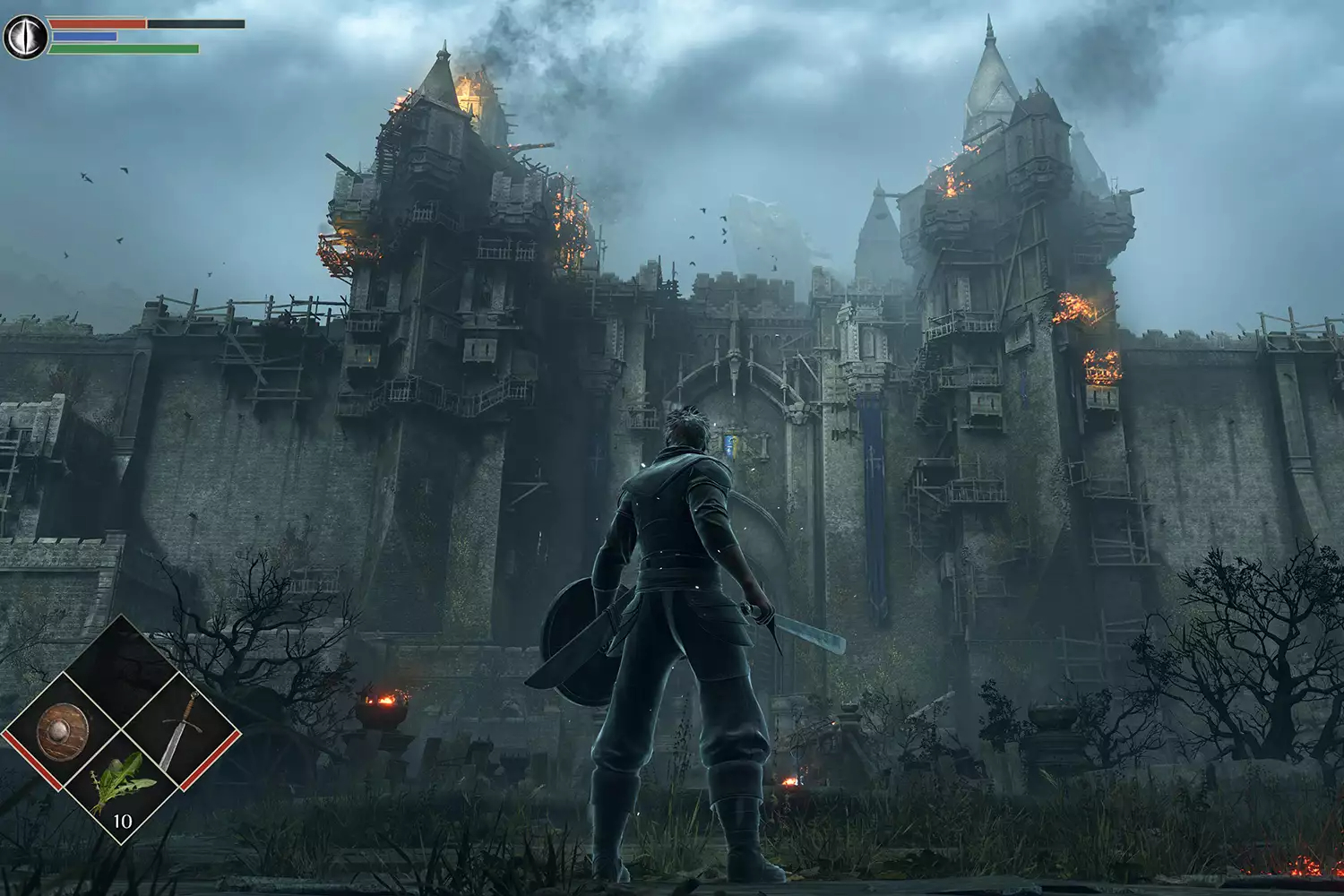The width and height of the screenshot is (1344, 896).
Task: Use the healing herb item slot
Action: [x=122, y=785]
